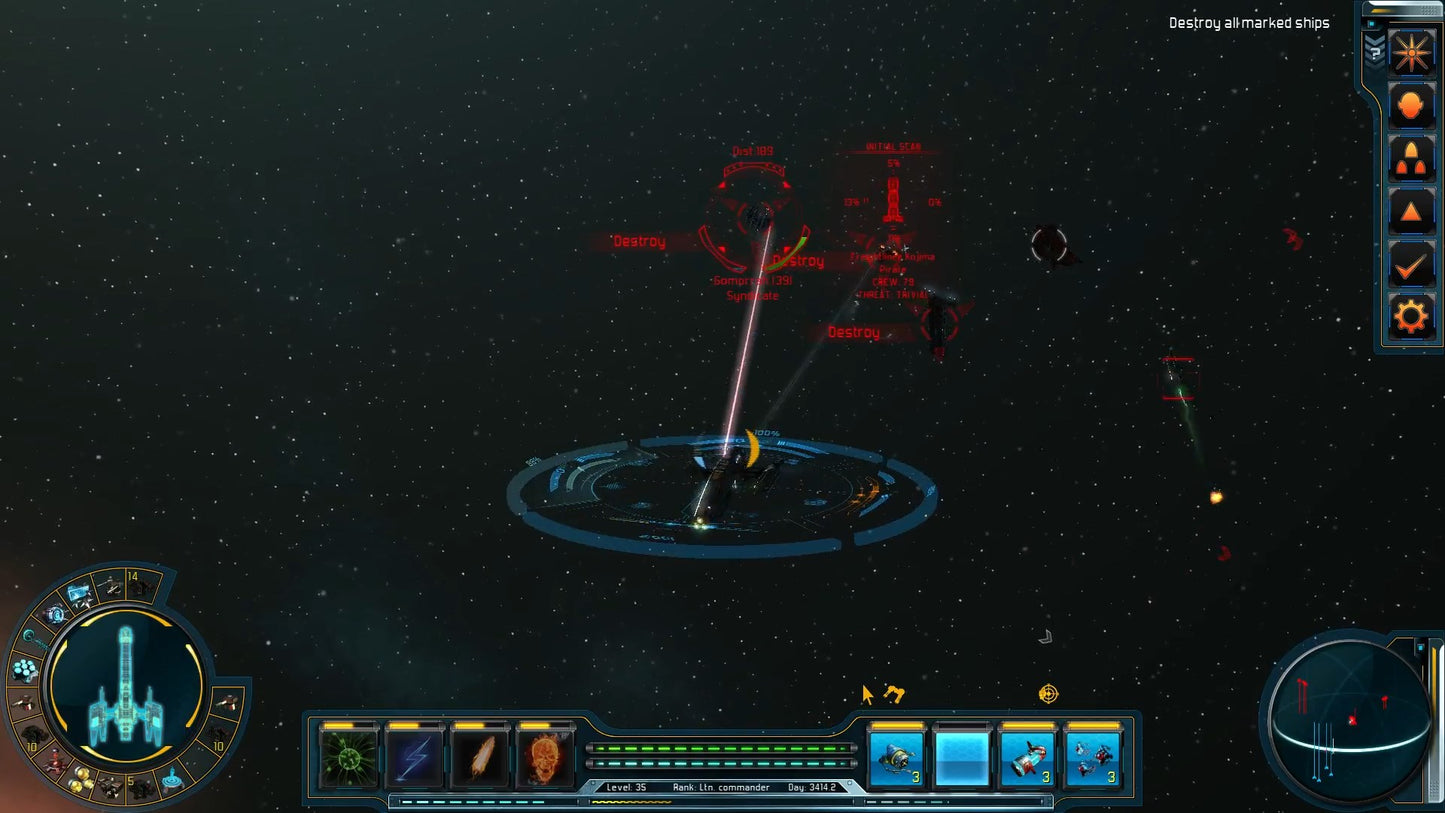Select the cyan hexagon cluster ring slot
The image size is (1445, 813).
coord(26,669)
